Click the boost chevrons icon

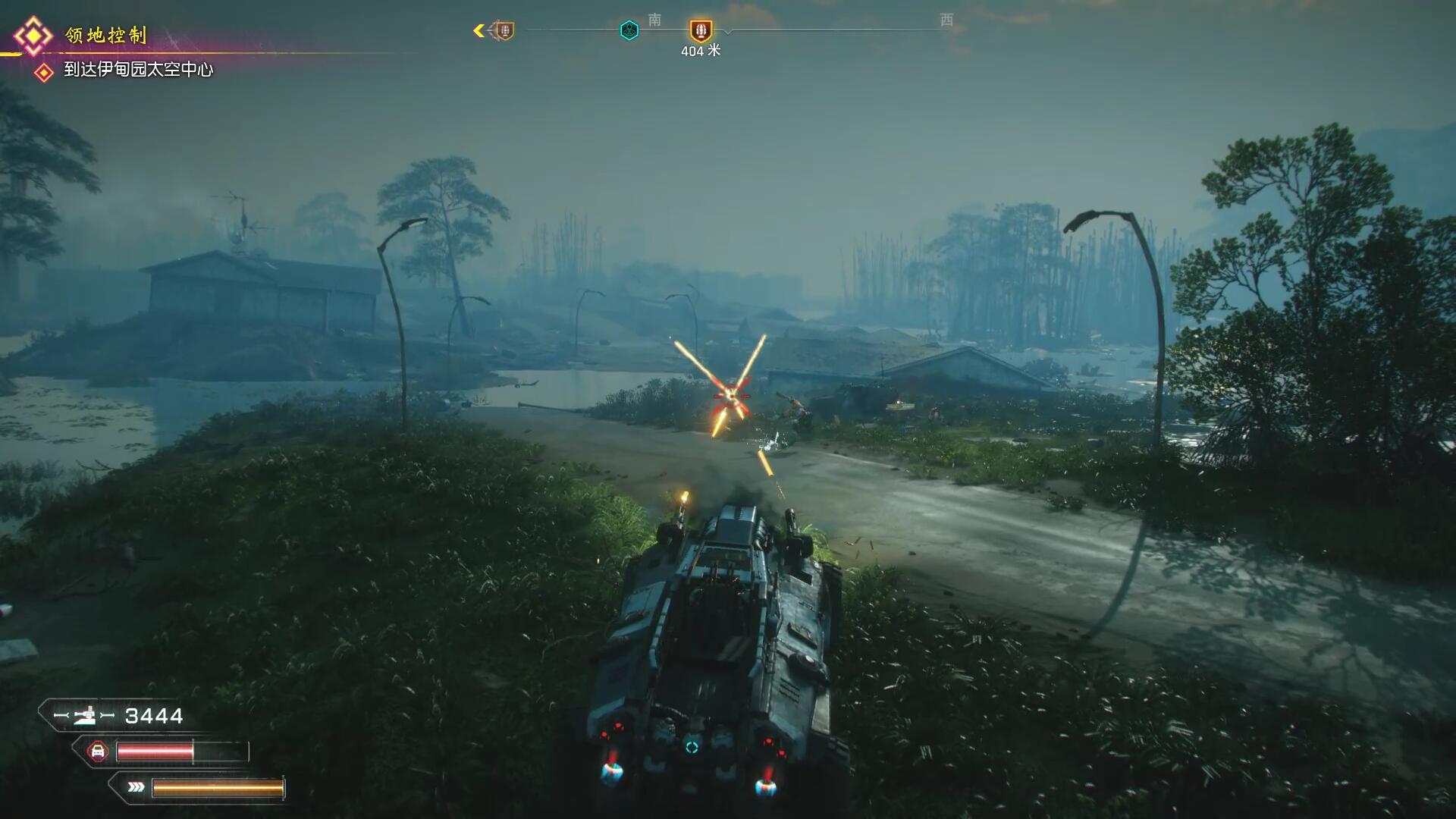136,787
